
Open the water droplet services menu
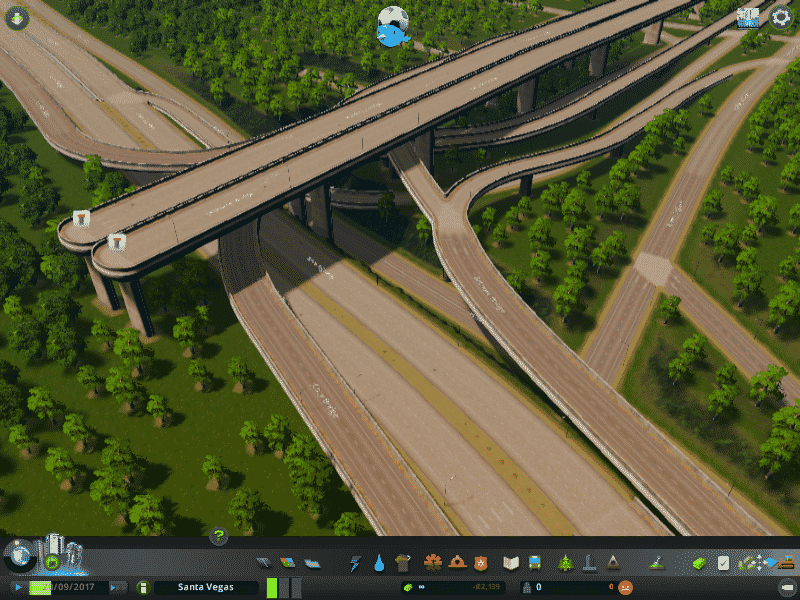pyautogui.click(x=379, y=563)
